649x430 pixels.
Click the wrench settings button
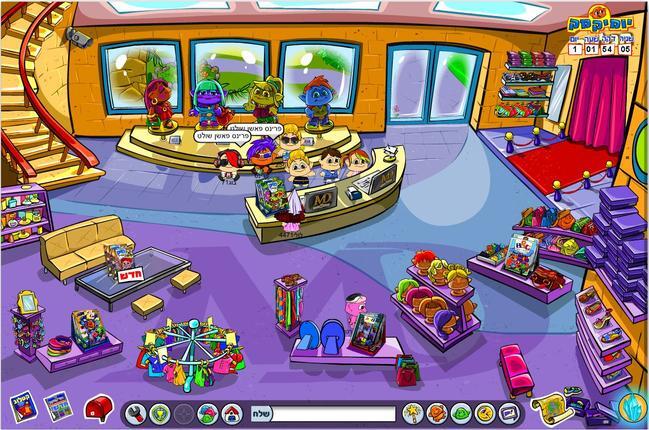(x=135, y=413)
